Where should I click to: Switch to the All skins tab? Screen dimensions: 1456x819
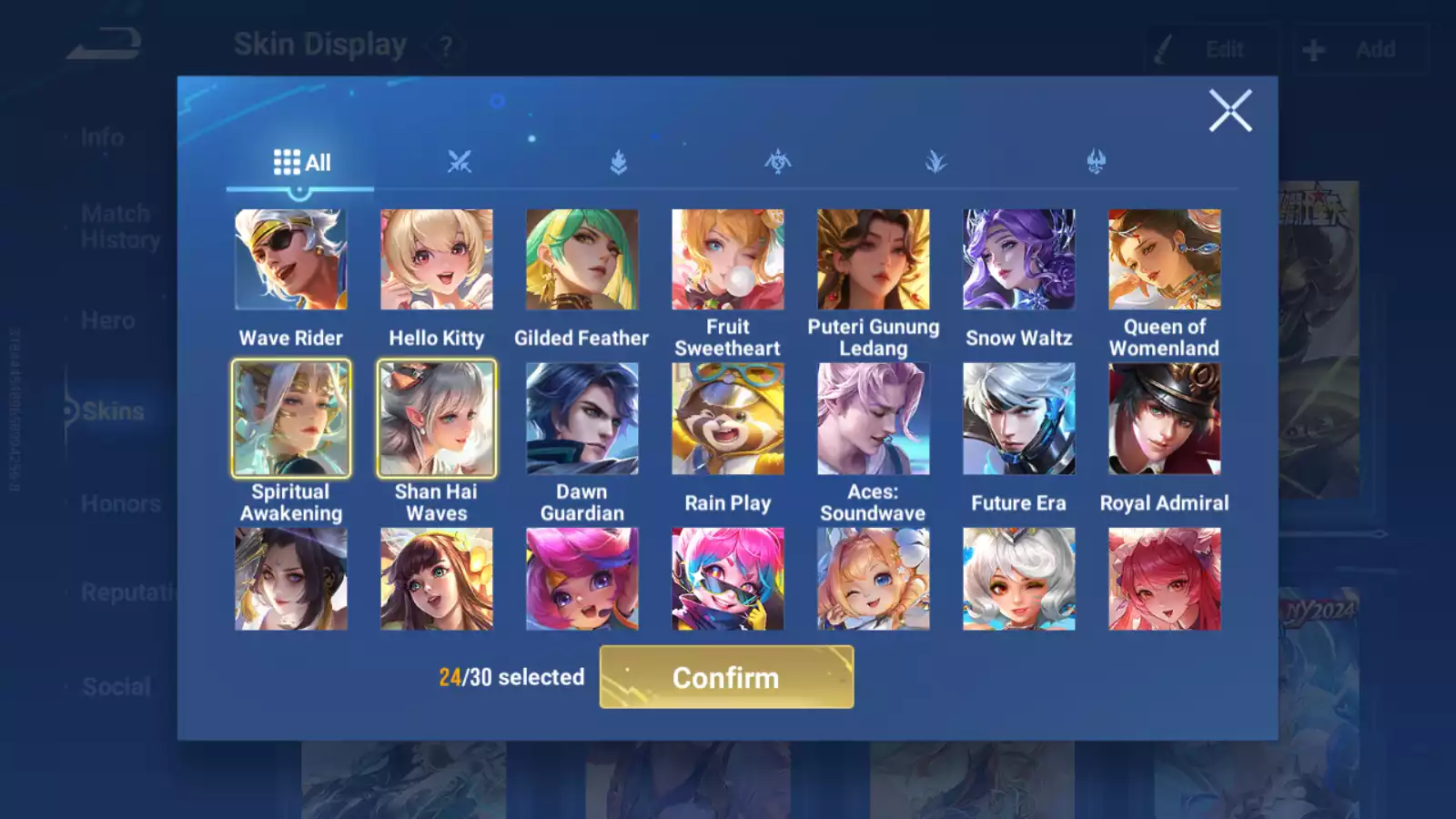point(301,163)
